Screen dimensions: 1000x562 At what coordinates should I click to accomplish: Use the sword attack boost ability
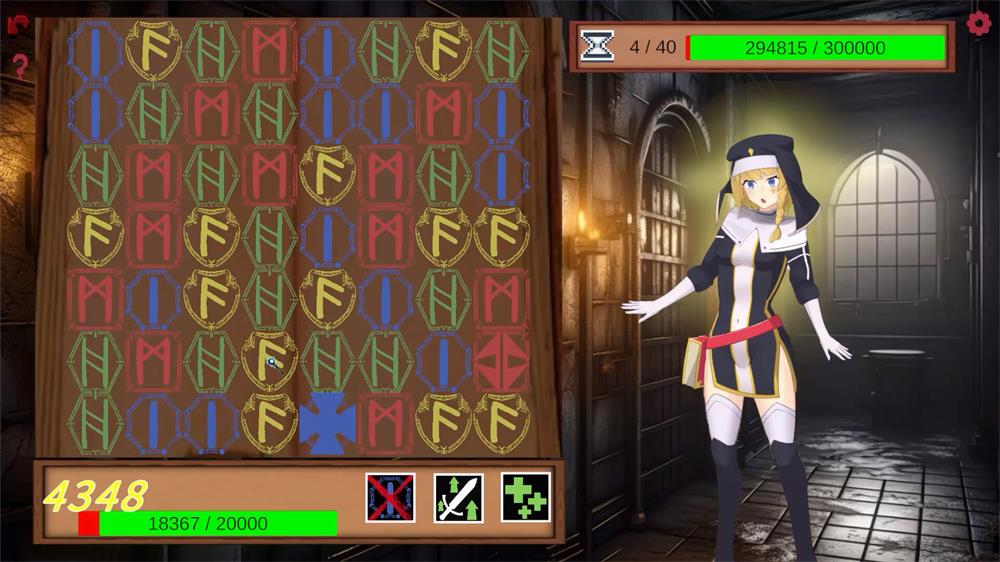458,497
